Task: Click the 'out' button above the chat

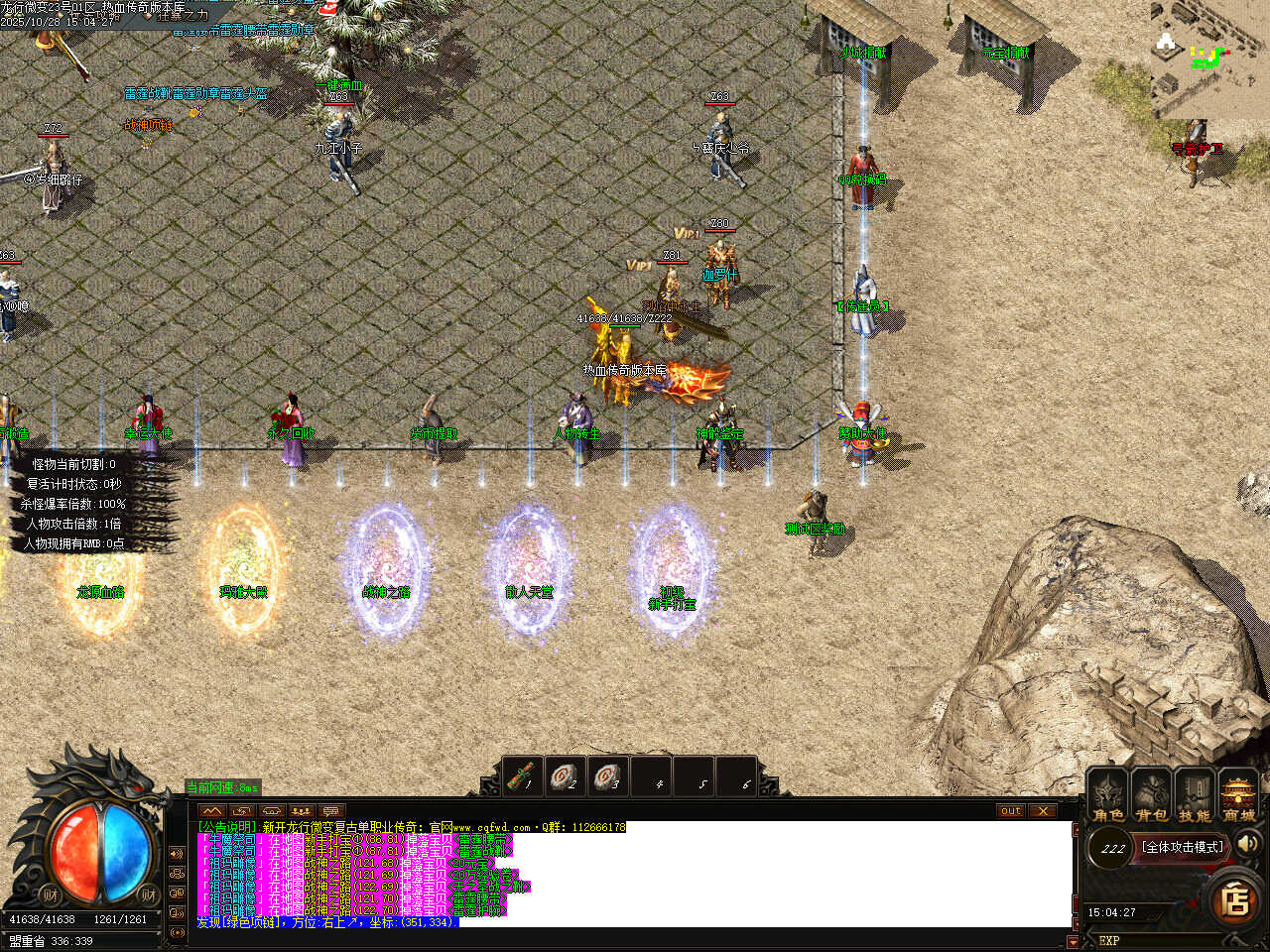Action: pyautogui.click(x=1010, y=810)
